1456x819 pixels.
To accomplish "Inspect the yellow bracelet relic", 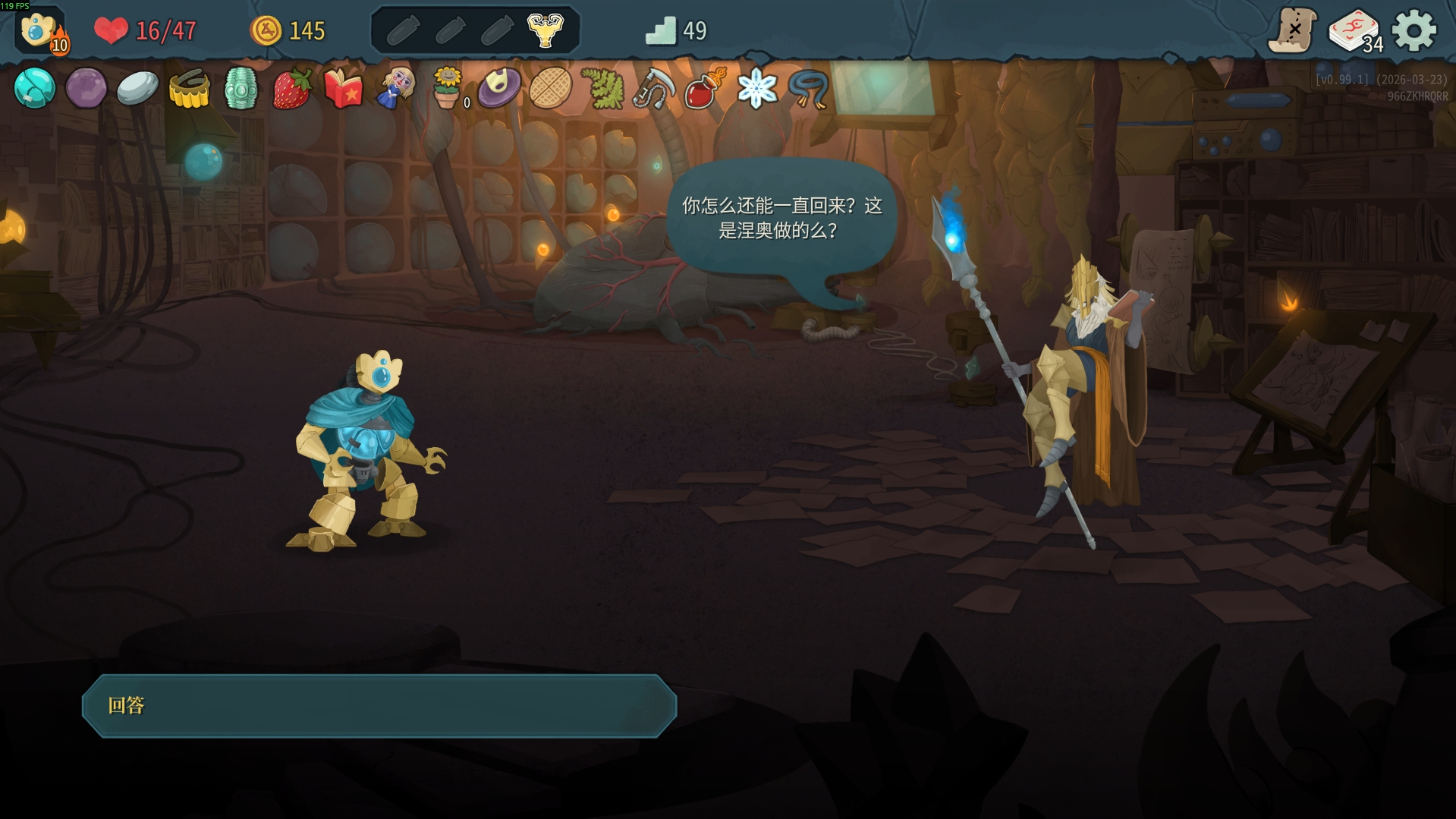I will [x=189, y=88].
